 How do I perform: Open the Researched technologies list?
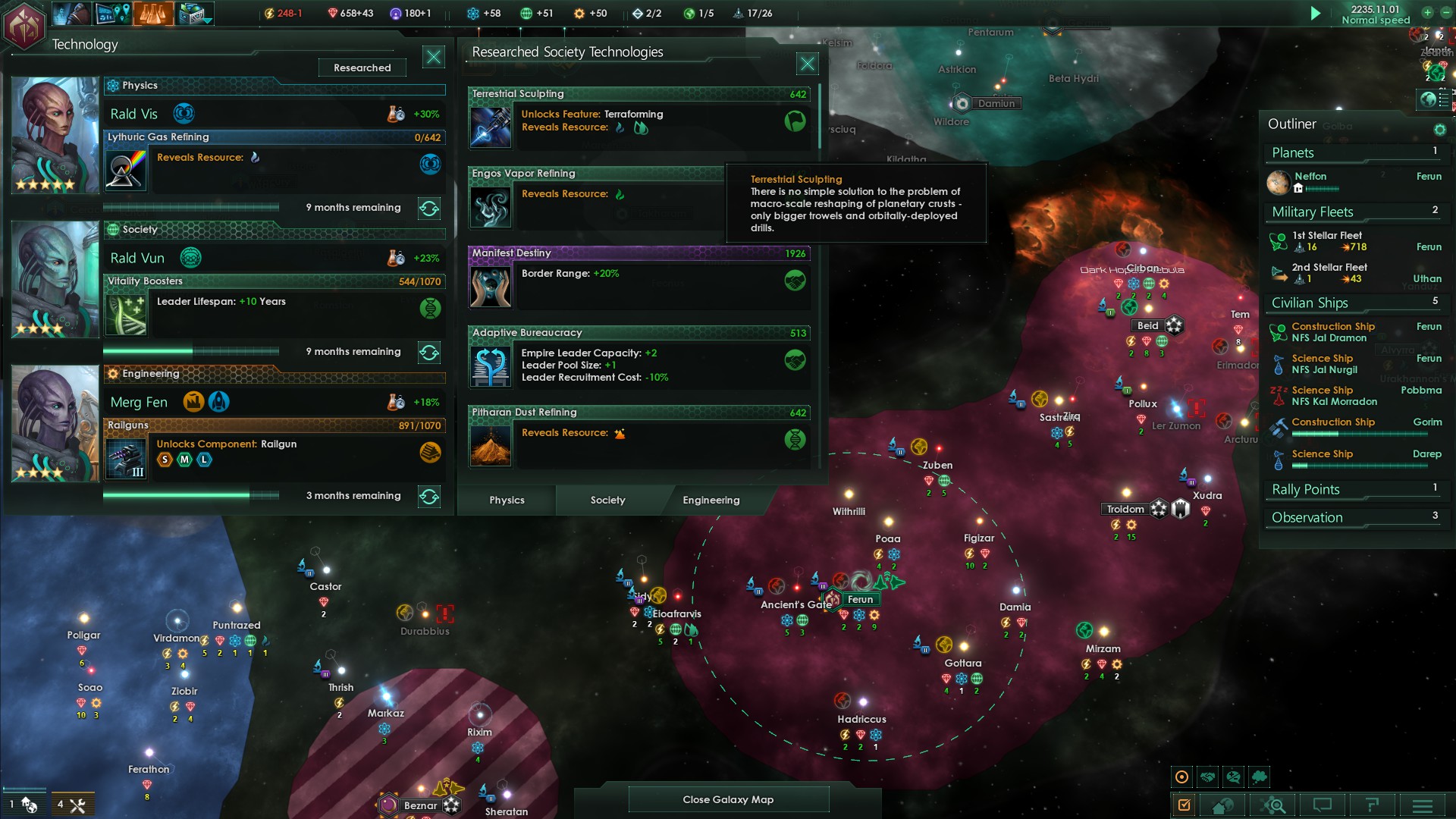click(362, 67)
